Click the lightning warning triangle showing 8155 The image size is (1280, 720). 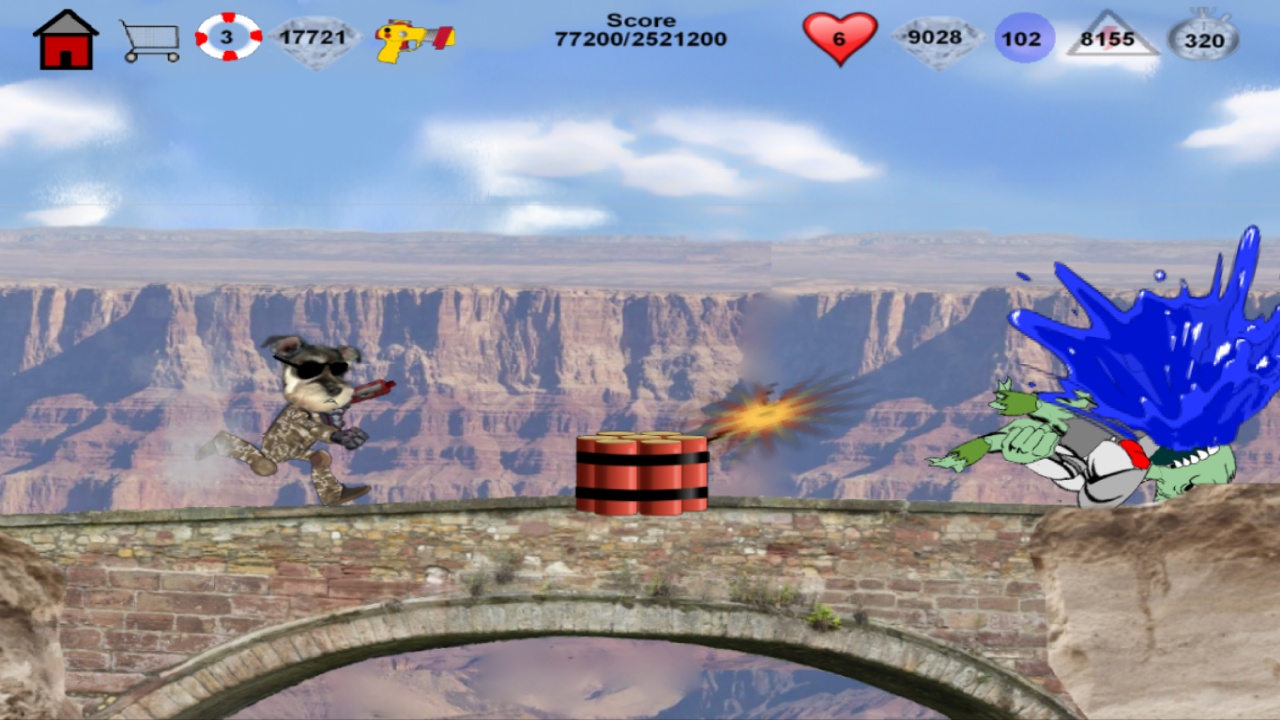pos(1112,36)
